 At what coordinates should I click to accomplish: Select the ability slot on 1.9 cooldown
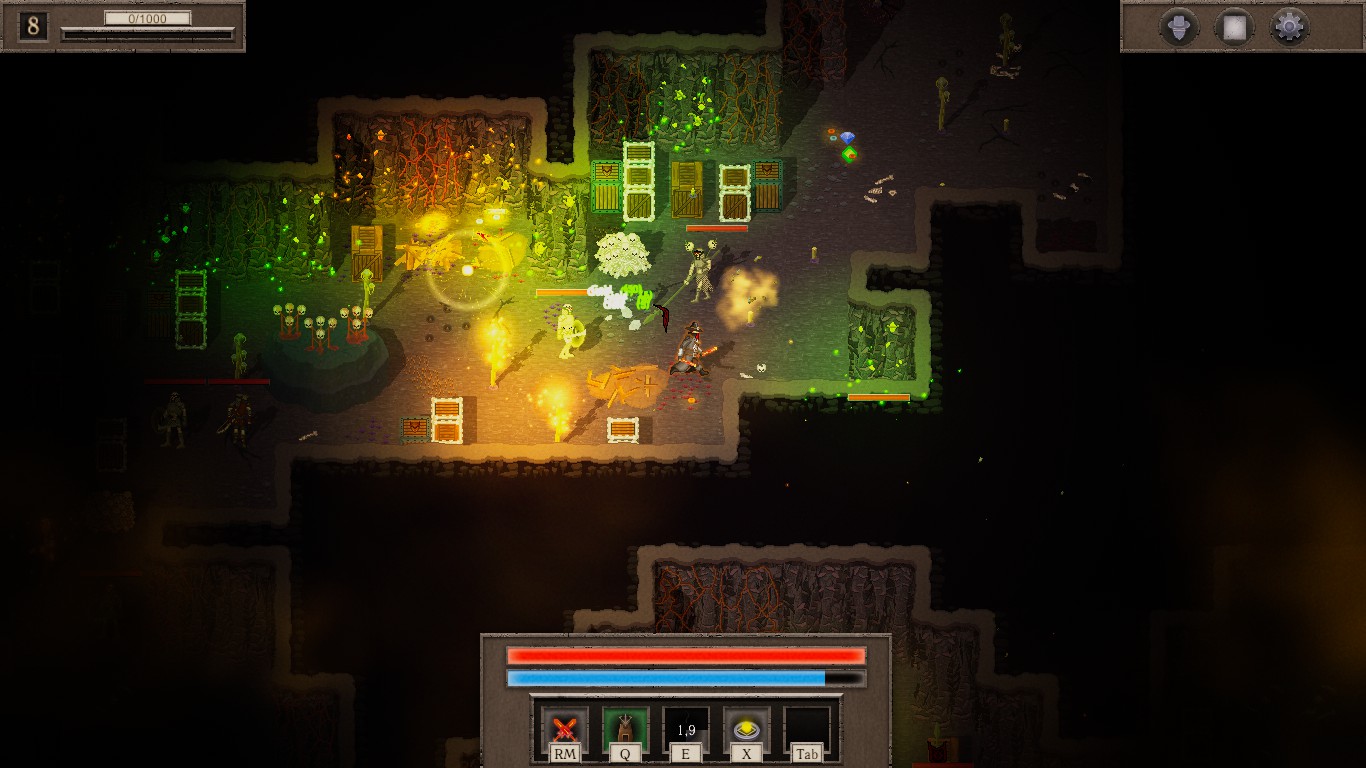[686, 730]
